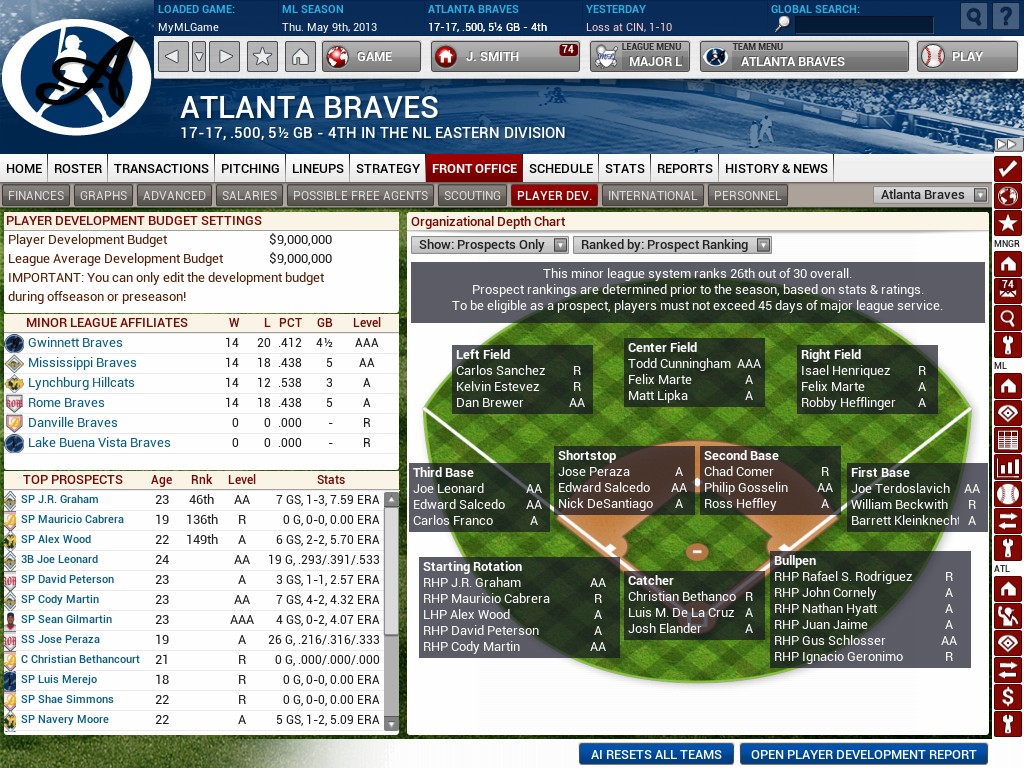Select the Scouting sub-tab
1024x768 pixels.
[472, 195]
